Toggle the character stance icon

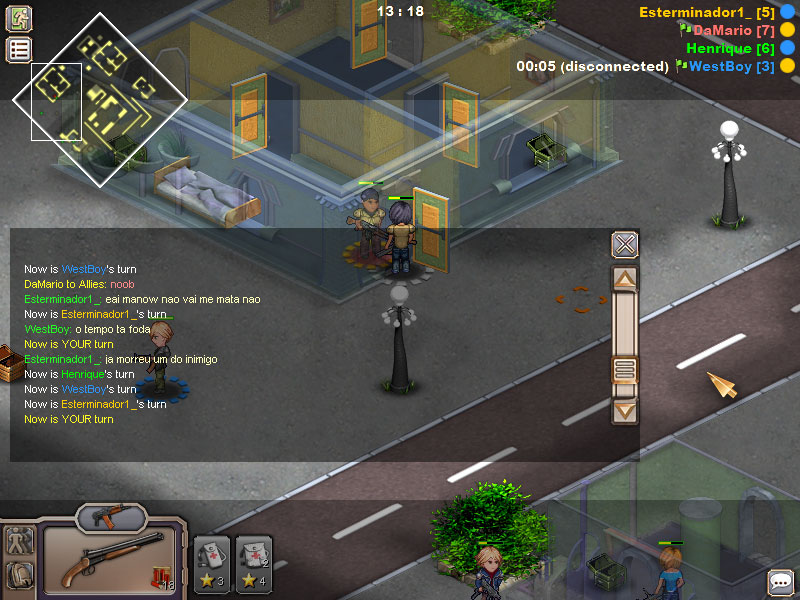[19, 541]
